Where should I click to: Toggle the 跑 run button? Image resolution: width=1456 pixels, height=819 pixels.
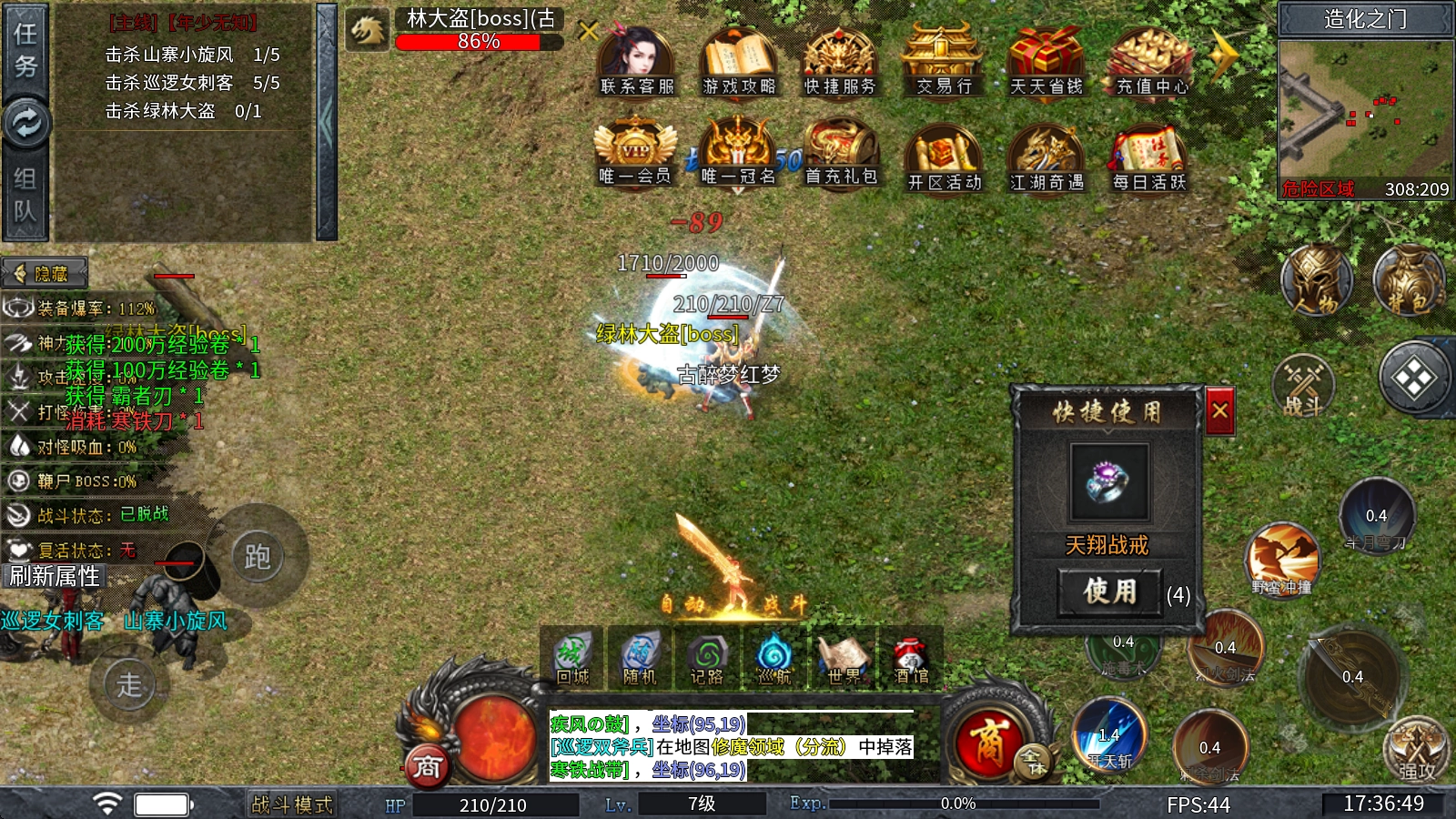pyautogui.click(x=257, y=556)
